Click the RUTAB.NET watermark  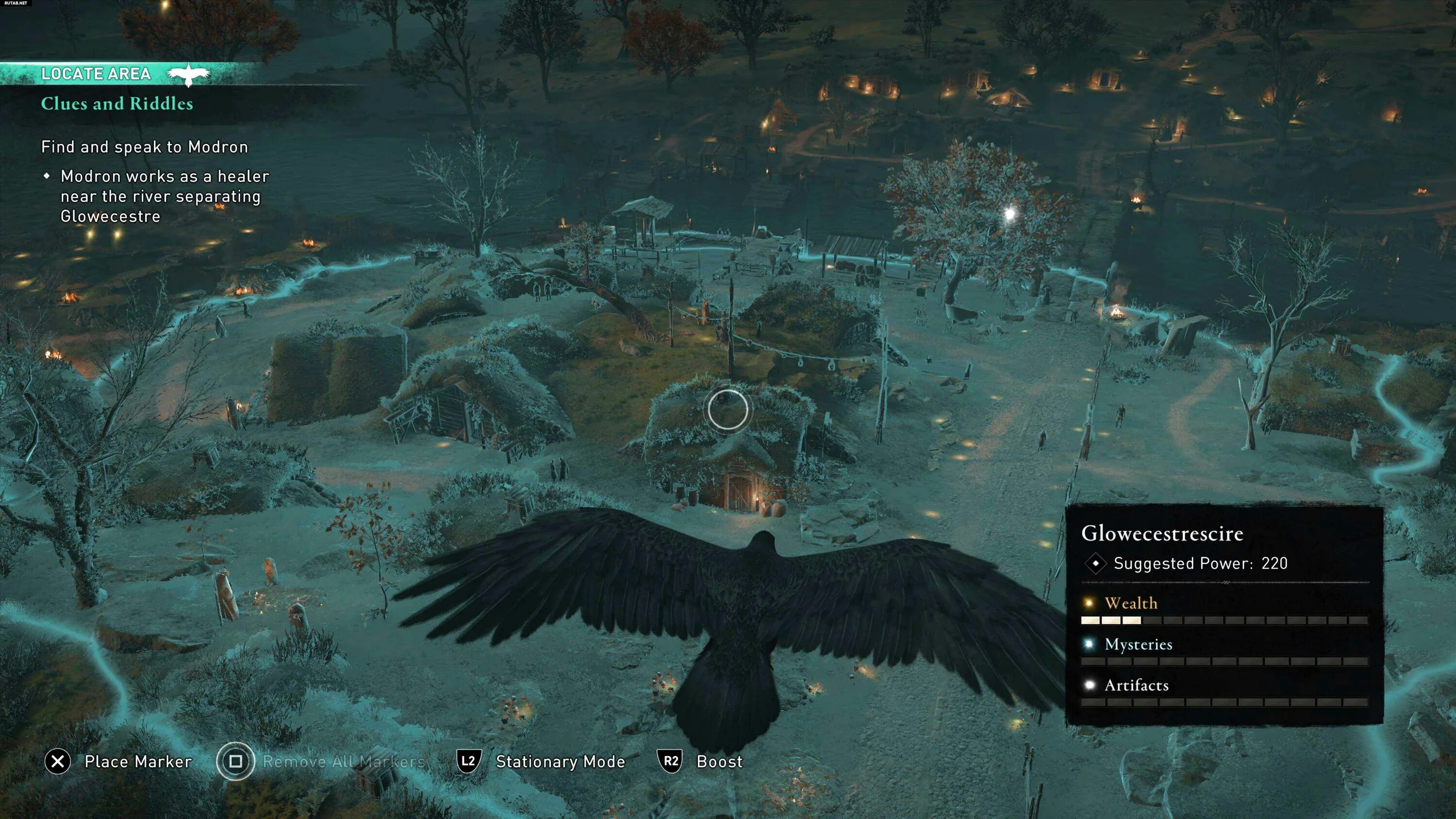15,3
